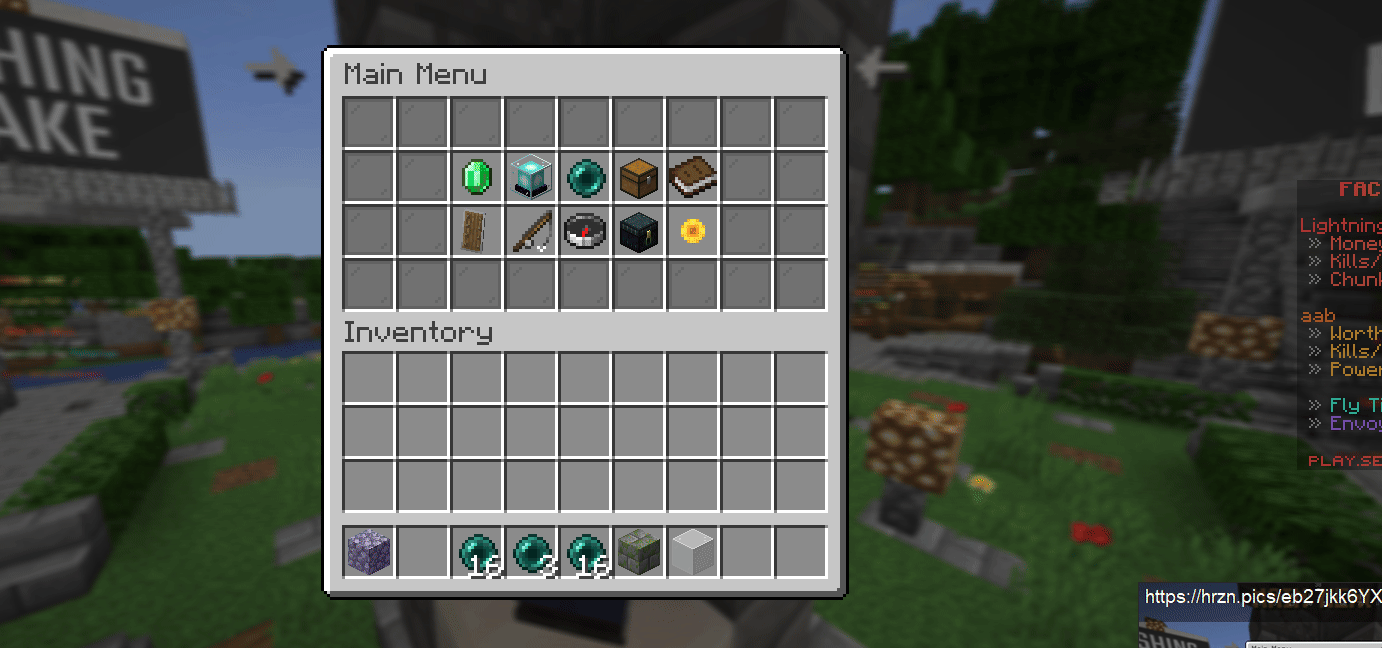Choose the white block in the hotbar
The width and height of the screenshot is (1382, 648).
pyautogui.click(x=692, y=551)
